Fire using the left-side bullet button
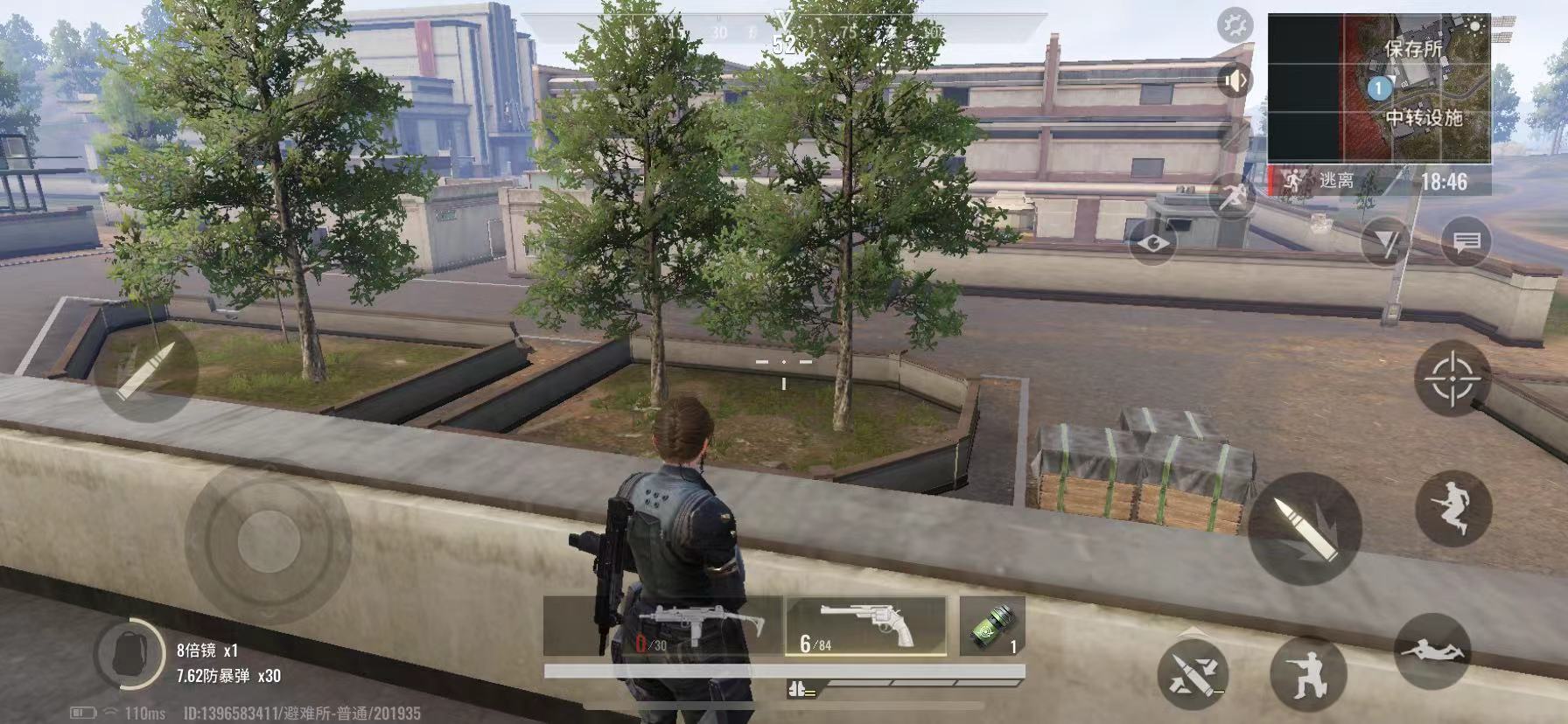The height and width of the screenshot is (724, 1568). click(x=146, y=371)
